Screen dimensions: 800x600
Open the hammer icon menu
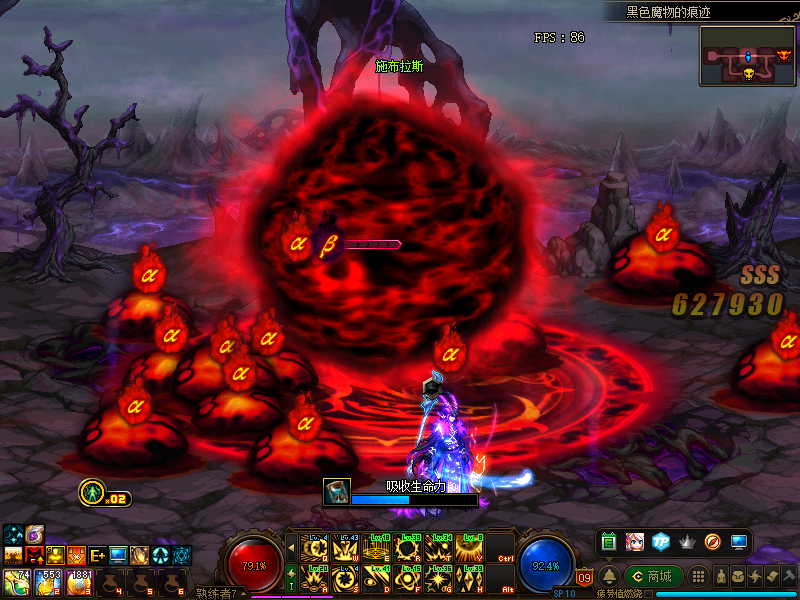click(788, 577)
